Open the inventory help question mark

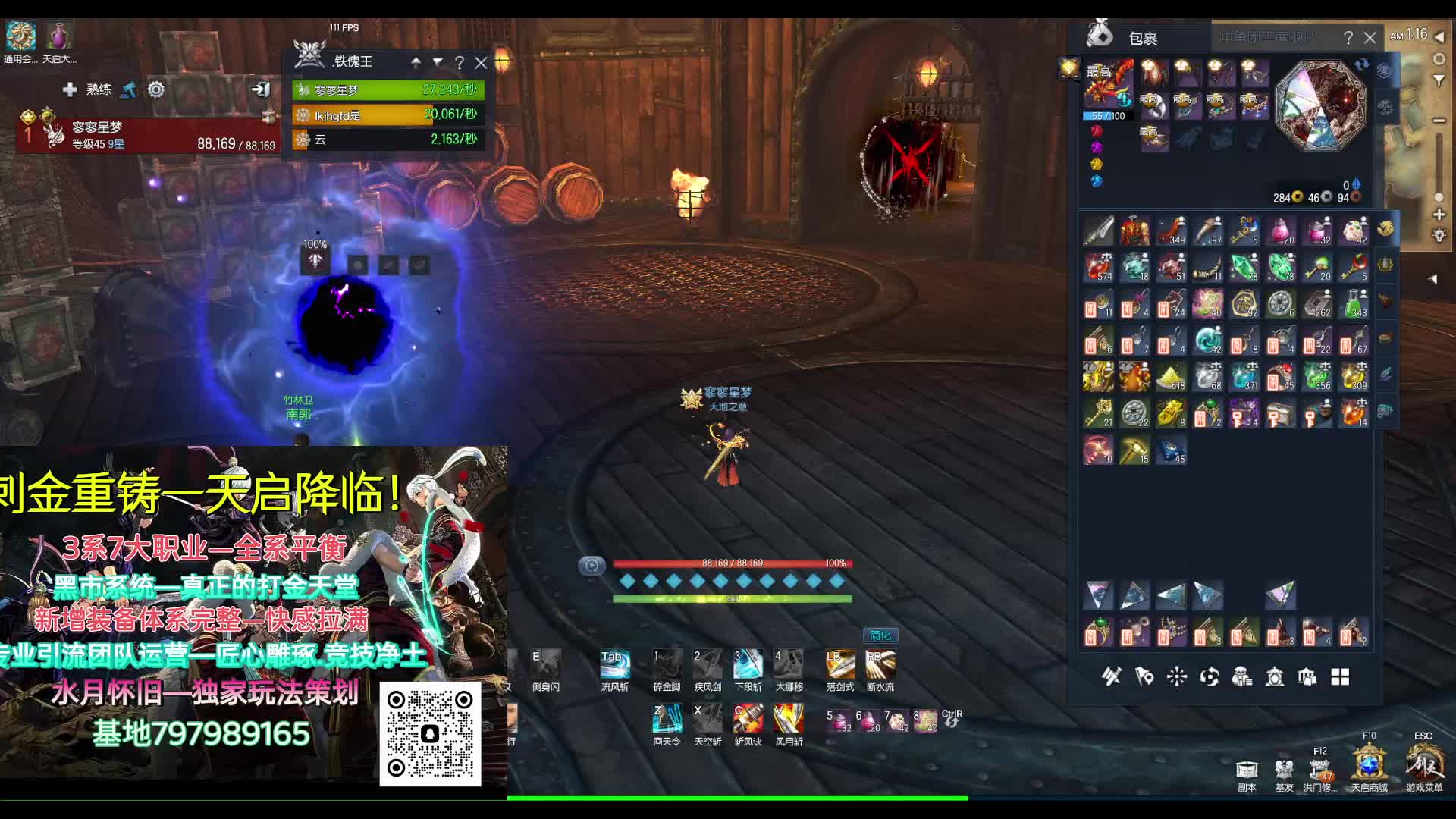pos(1348,38)
